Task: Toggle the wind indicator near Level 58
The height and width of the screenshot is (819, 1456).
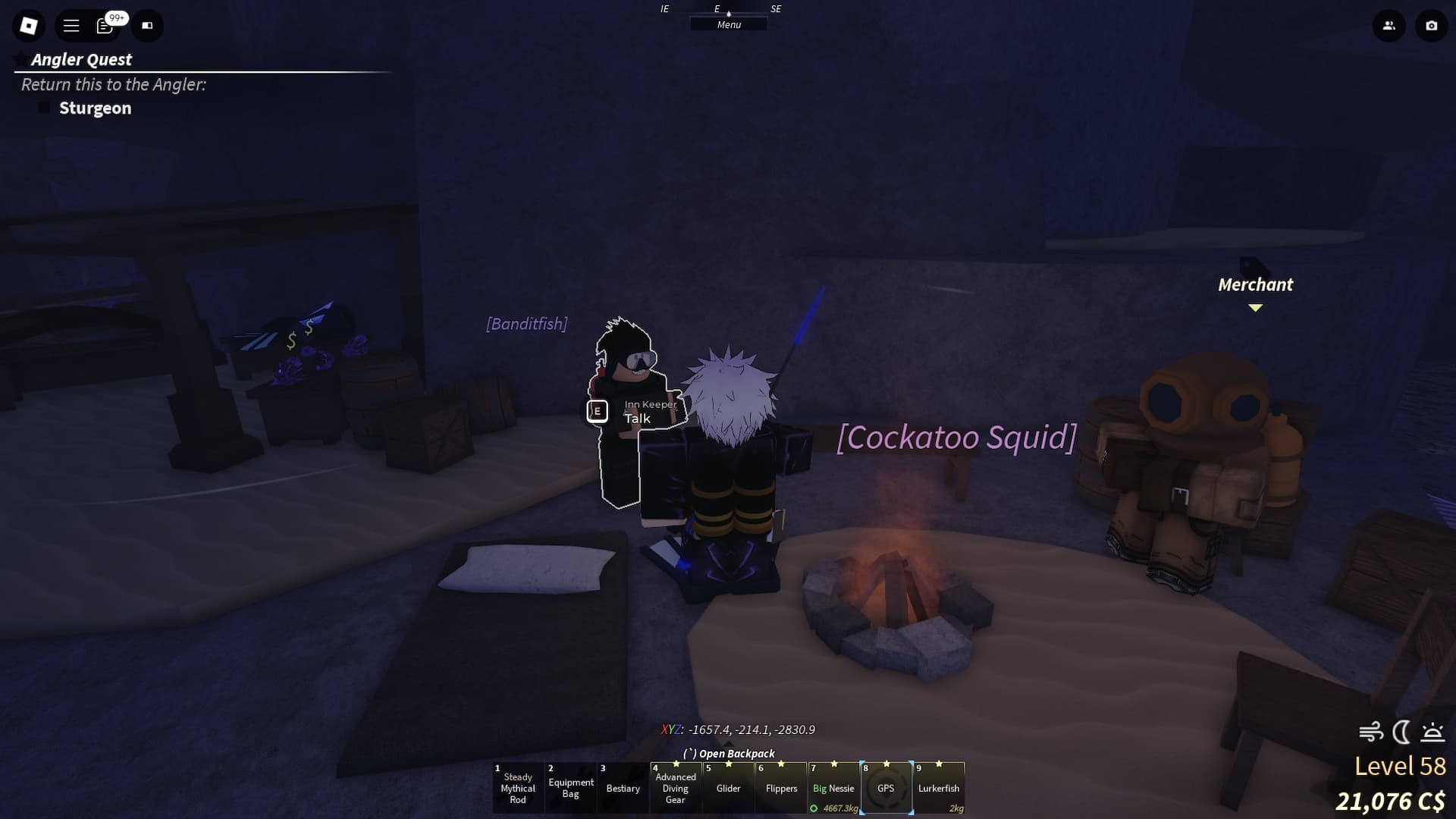Action: click(x=1371, y=733)
